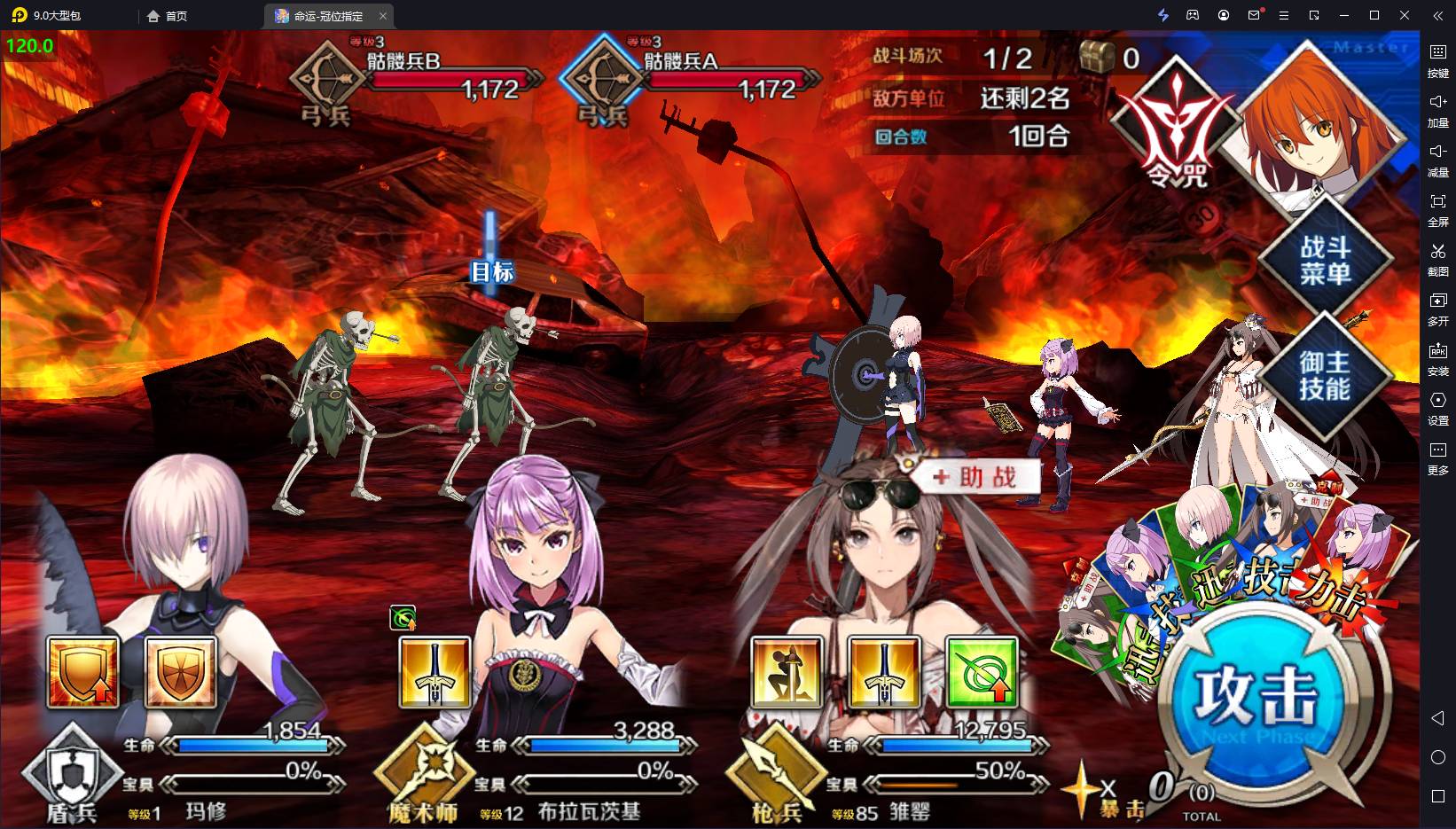Open the 战斗菜单 battle menu
The width and height of the screenshot is (1456, 829).
(1325, 260)
